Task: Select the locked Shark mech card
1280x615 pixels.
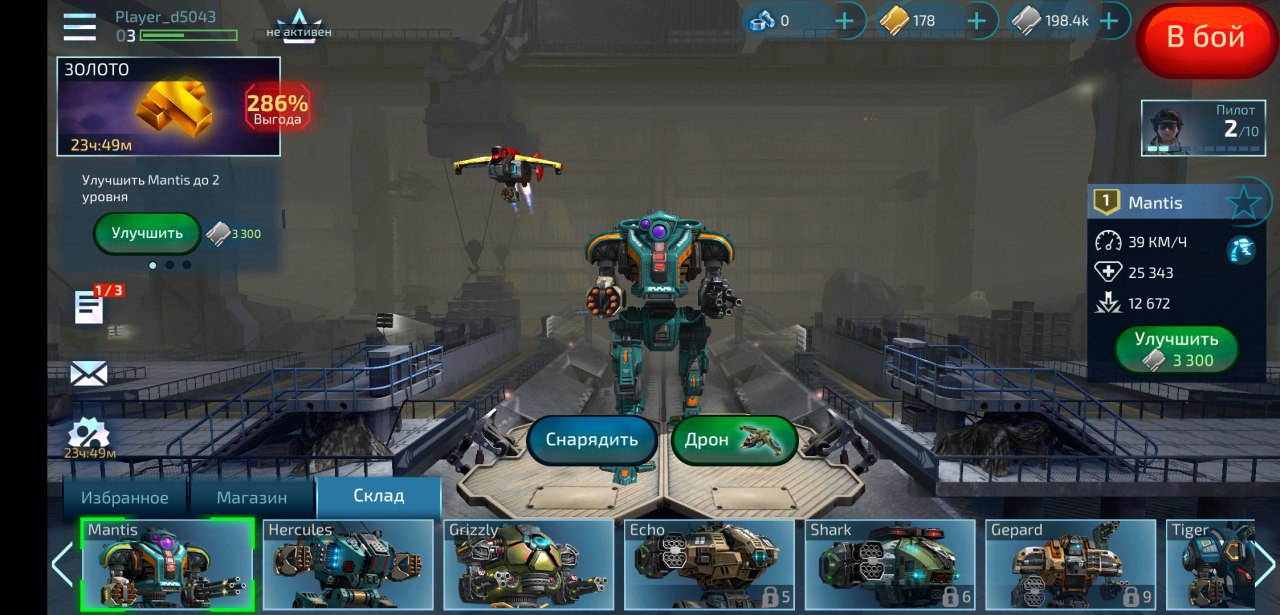Action: click(890, 564)
